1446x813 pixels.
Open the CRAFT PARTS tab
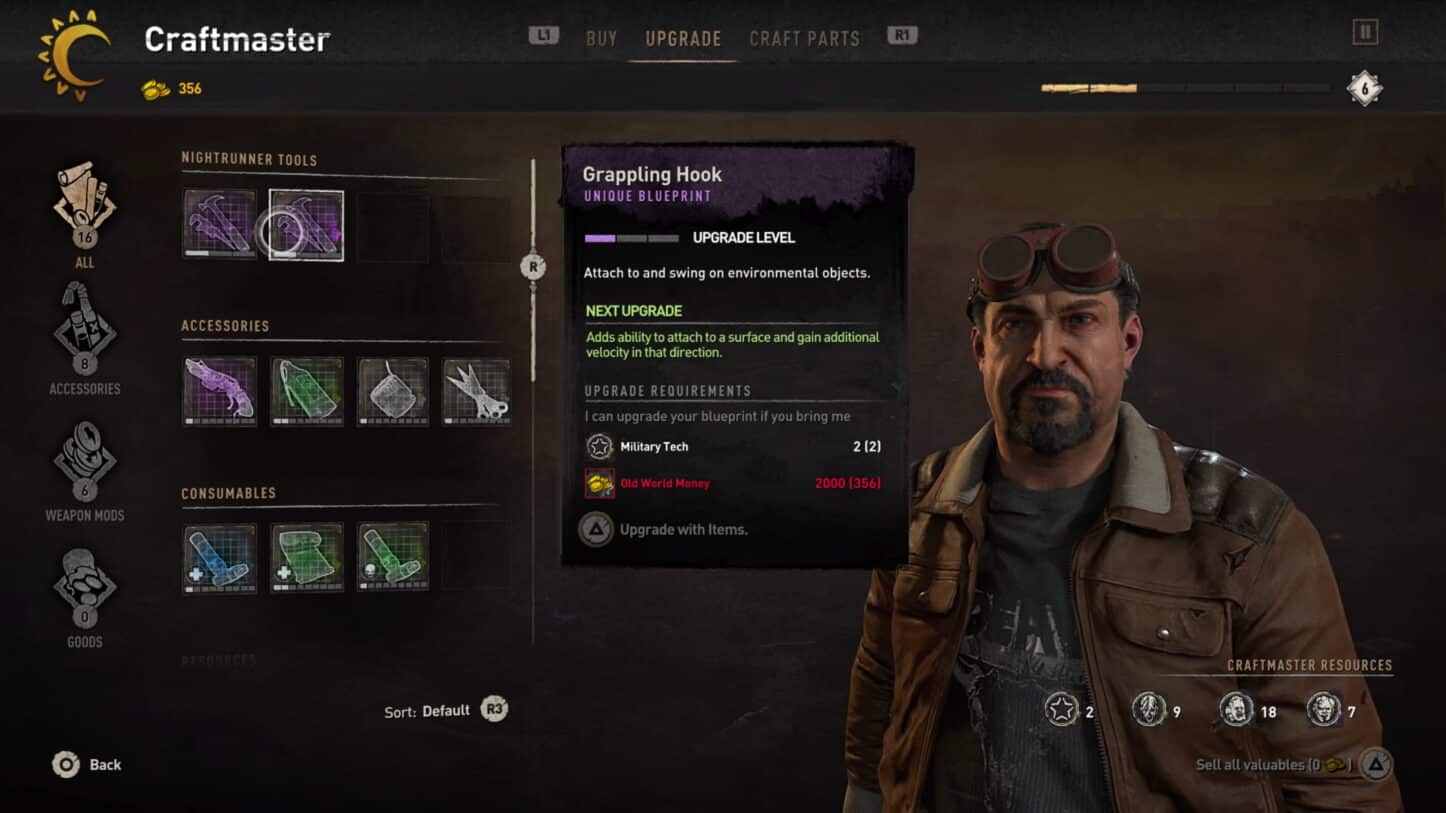pos(804,39)
